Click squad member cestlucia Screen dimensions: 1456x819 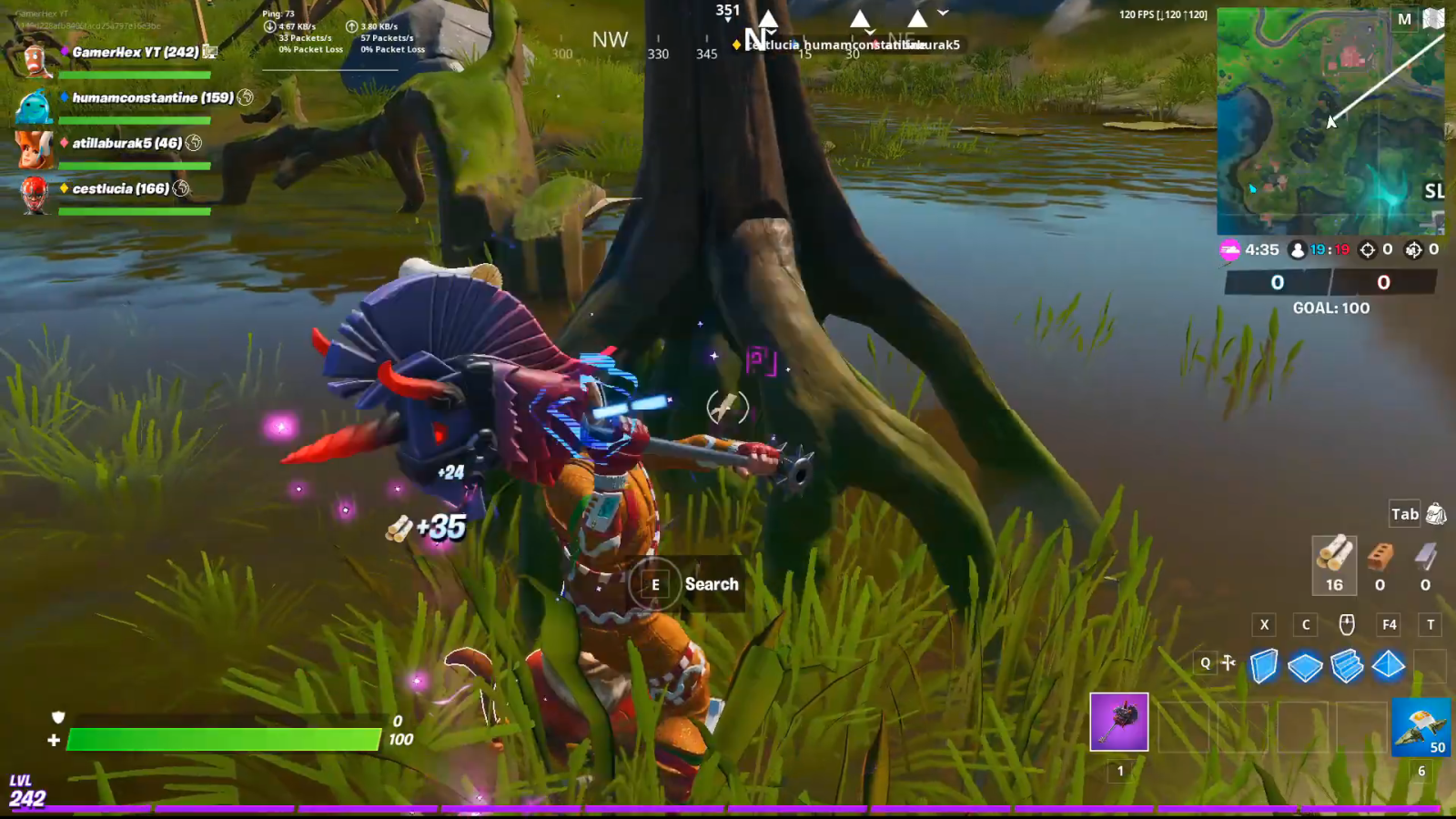pos(120,188)
